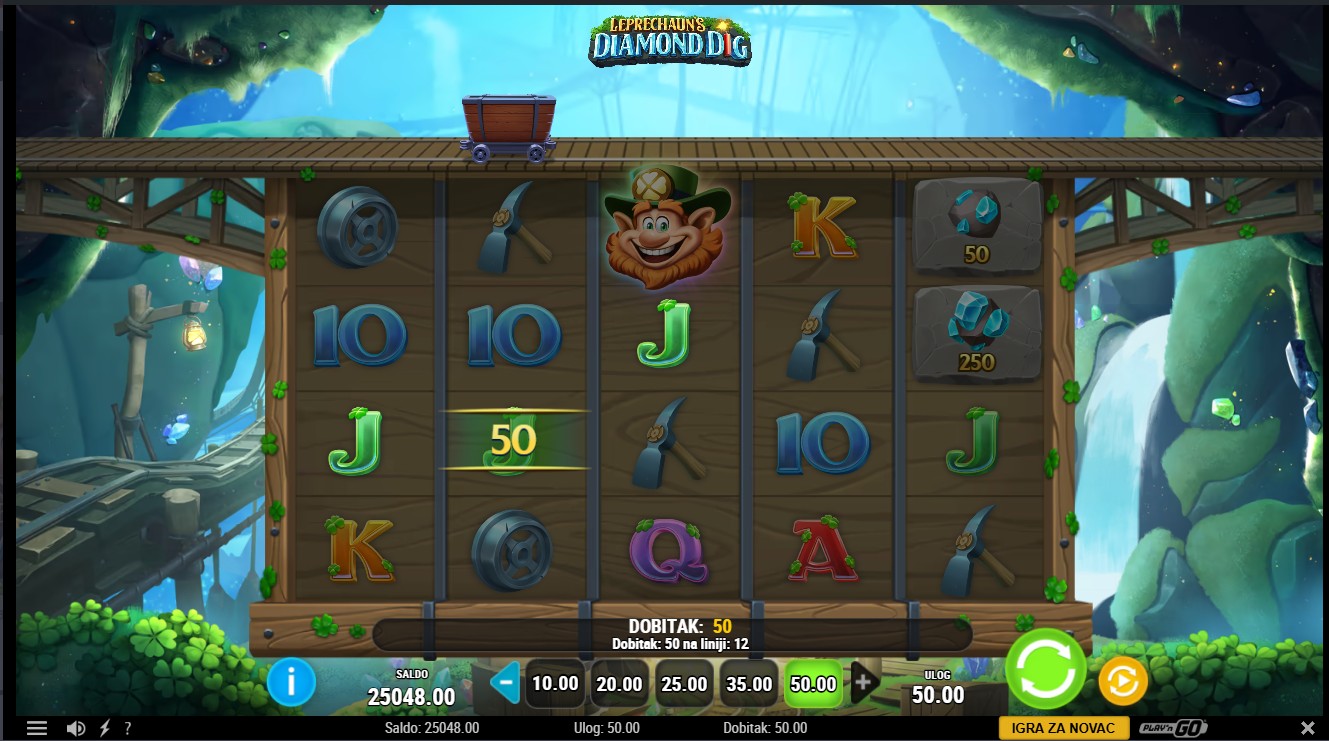Image resolution: width=1329 pixels, height=741 pixels.
Task: Open help with the question mark
Action: tap(128, 728)
